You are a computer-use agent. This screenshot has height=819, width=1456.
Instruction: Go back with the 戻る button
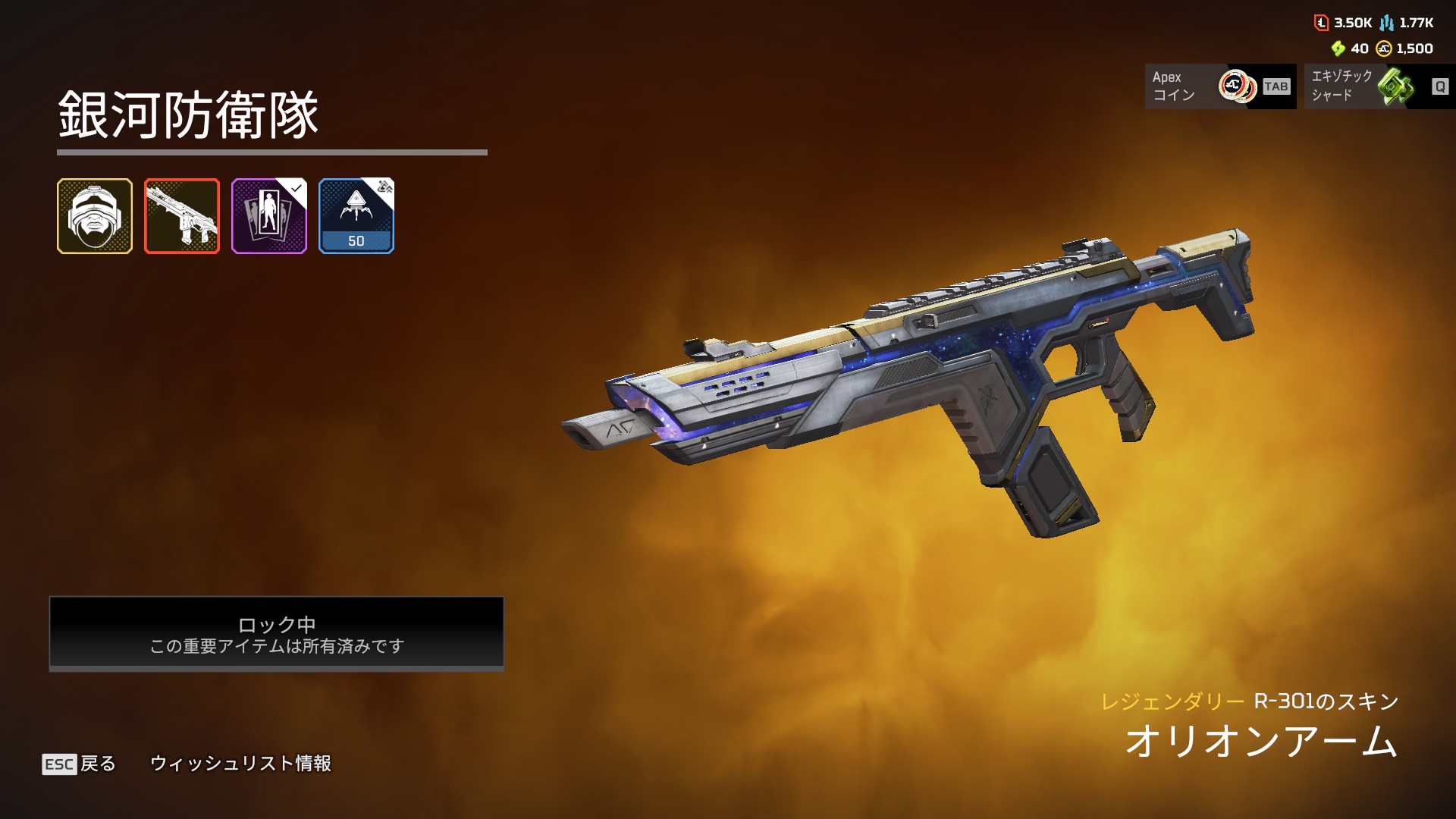click(80, 764)
